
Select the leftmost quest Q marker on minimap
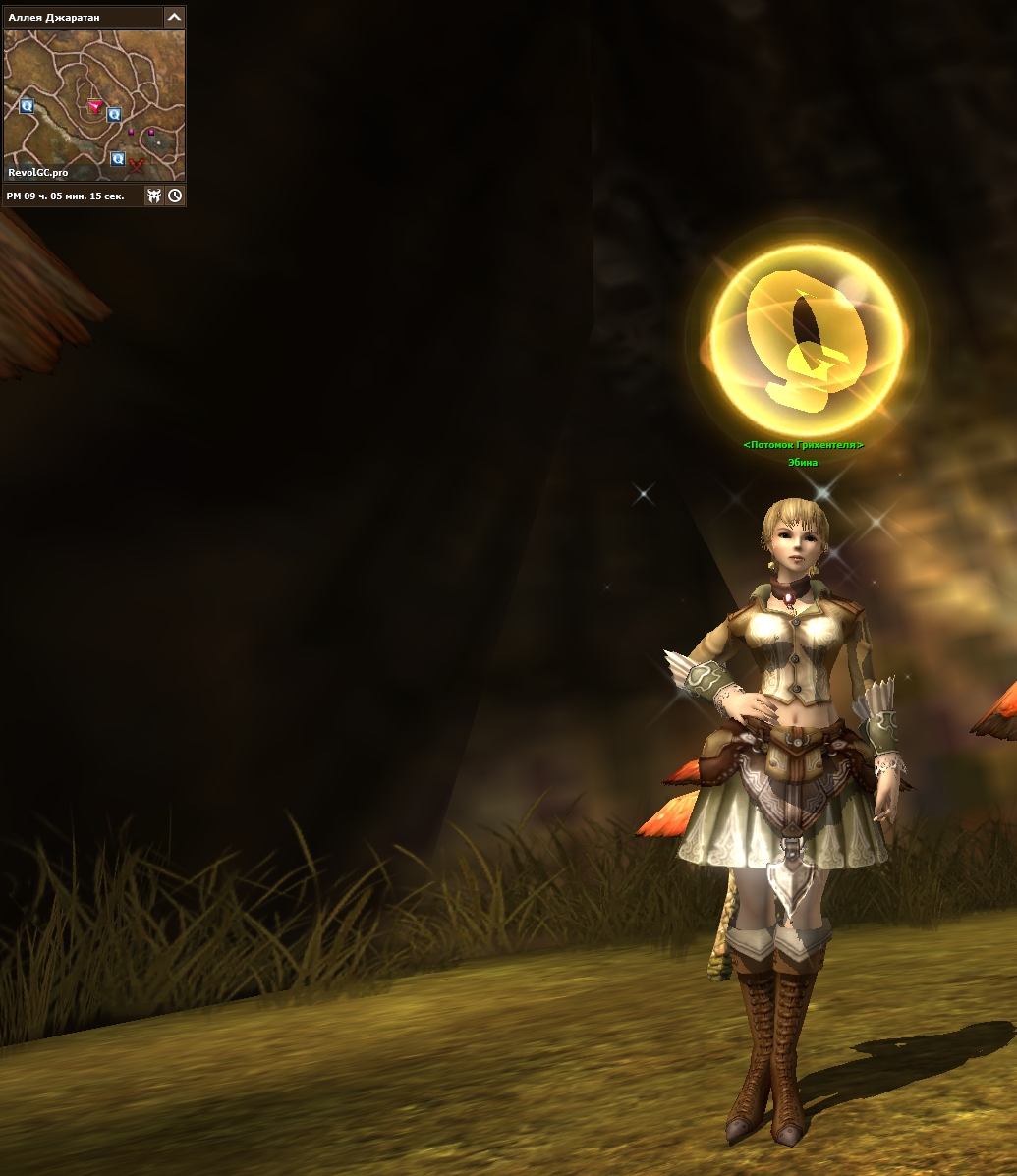coord(27,105)
